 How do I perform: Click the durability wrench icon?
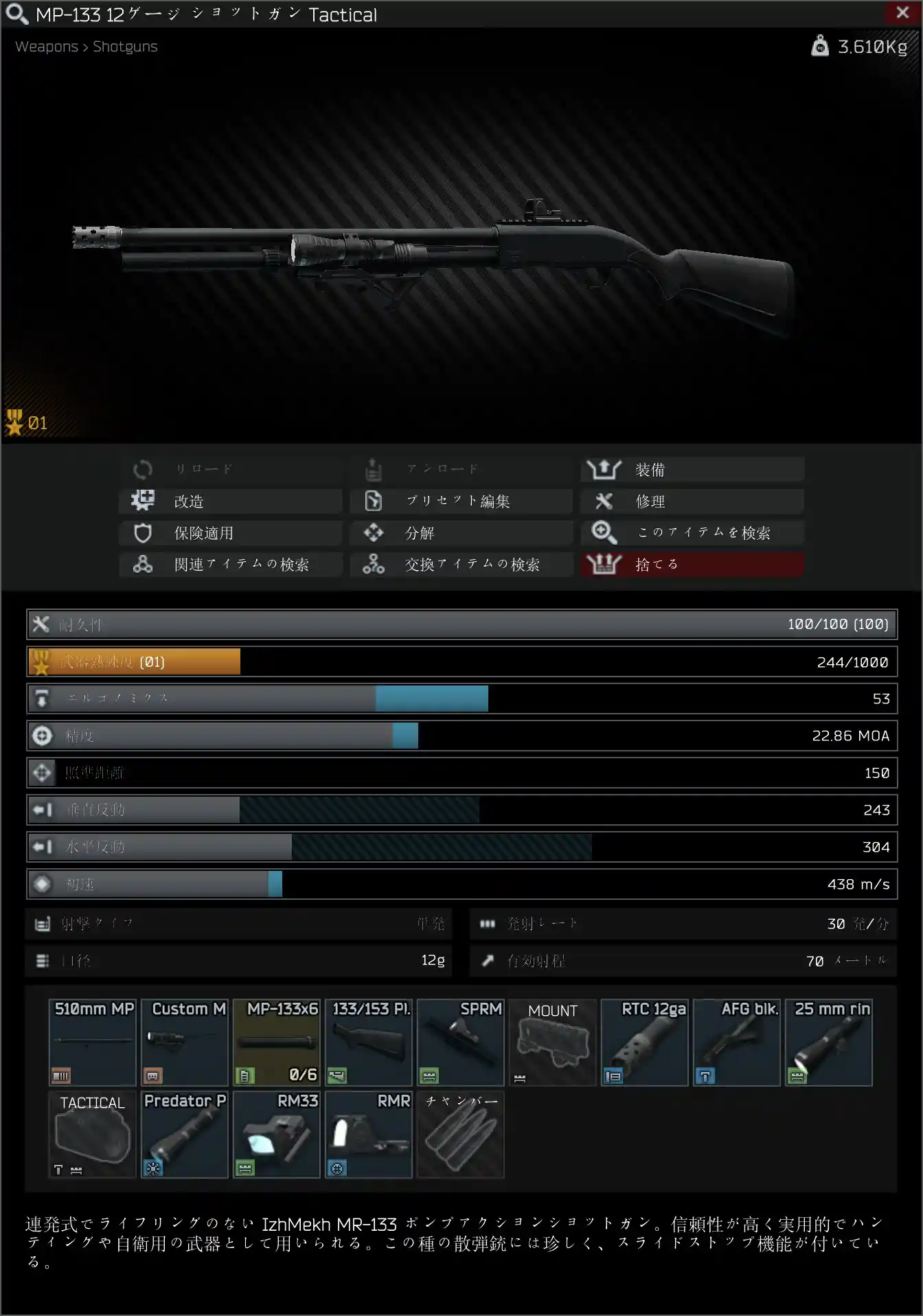(42, 624)
